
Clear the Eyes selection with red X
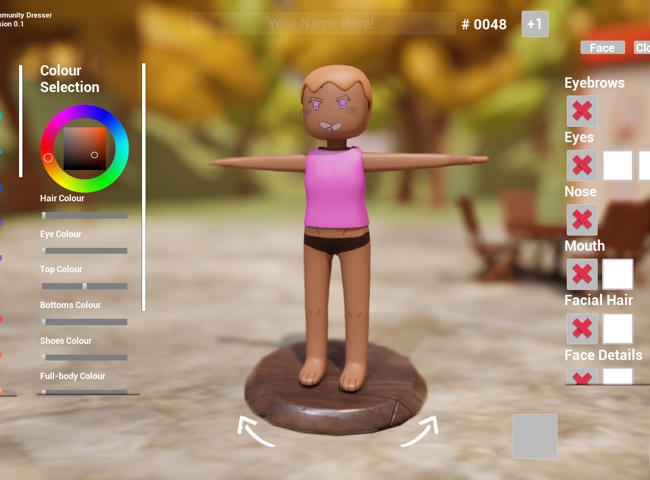(581, 165)
